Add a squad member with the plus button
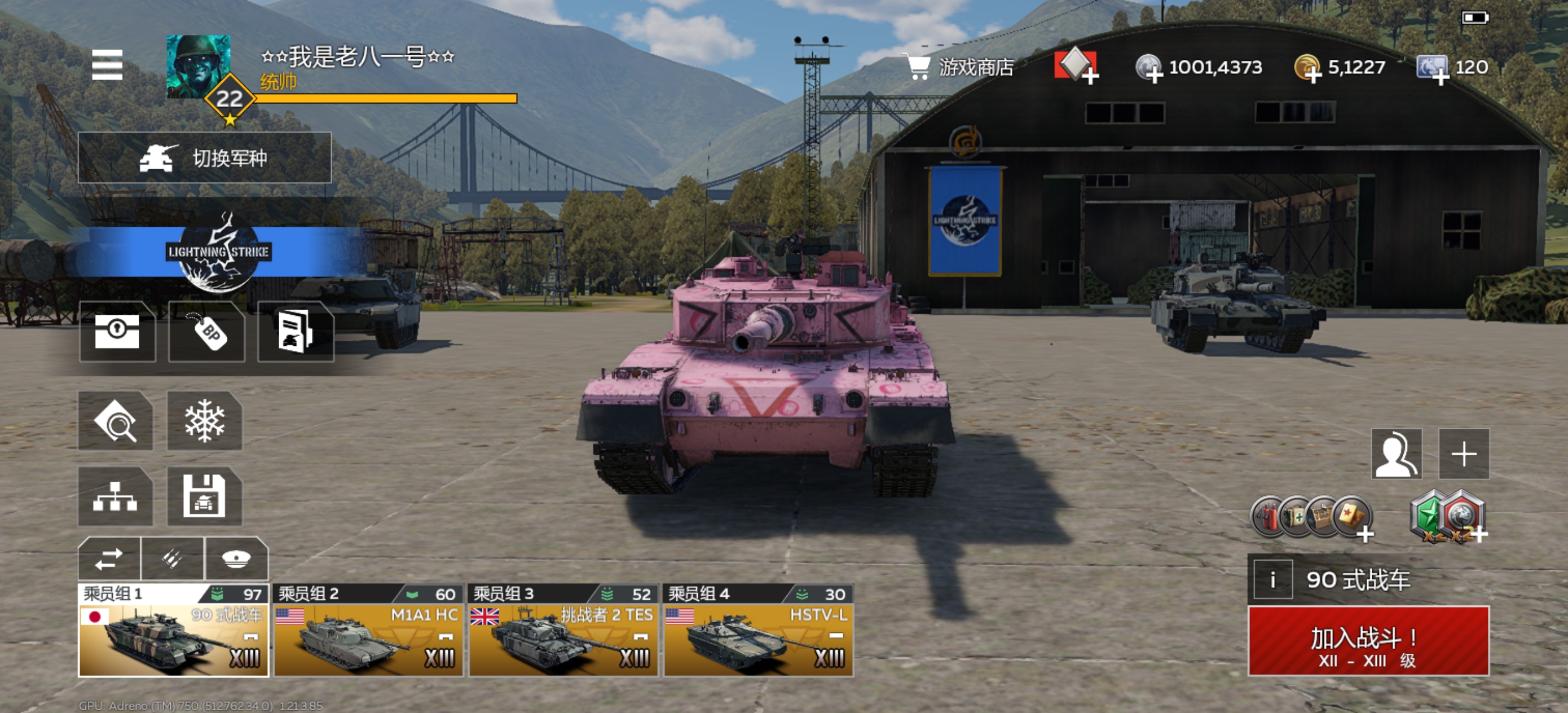1568x713 pixels. coord(1463,454)
